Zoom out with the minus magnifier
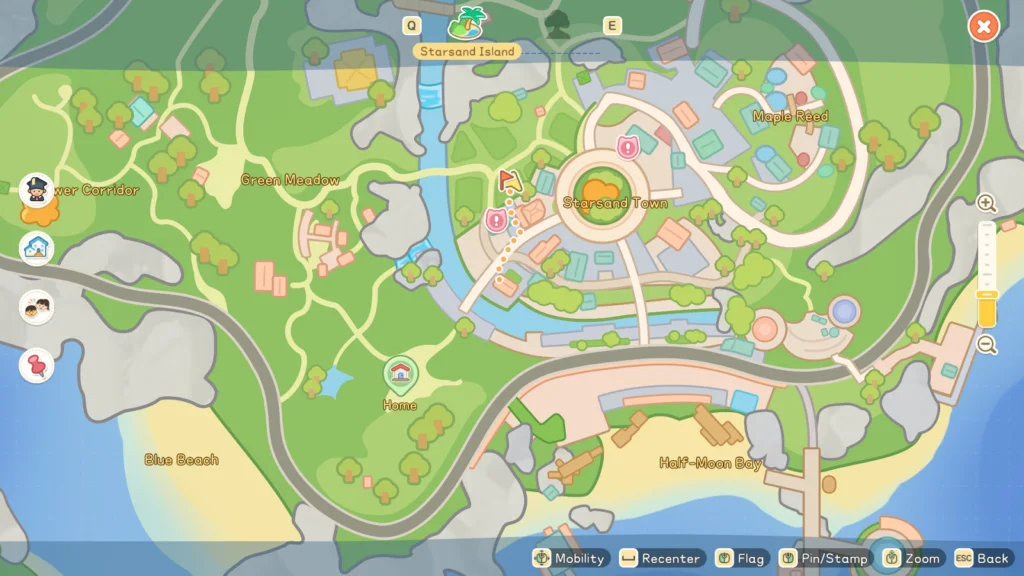1024x576 pixels. point(987,345)
